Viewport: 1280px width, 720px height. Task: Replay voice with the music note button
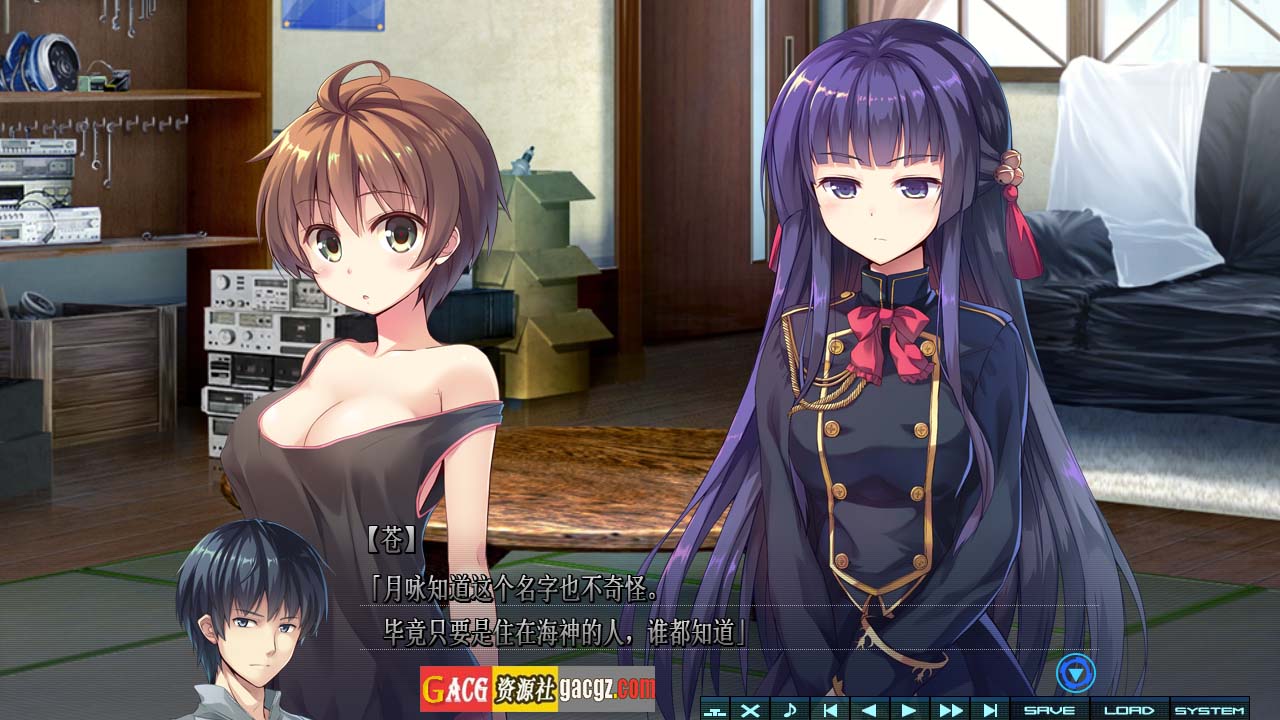click(x=789, y=710)
